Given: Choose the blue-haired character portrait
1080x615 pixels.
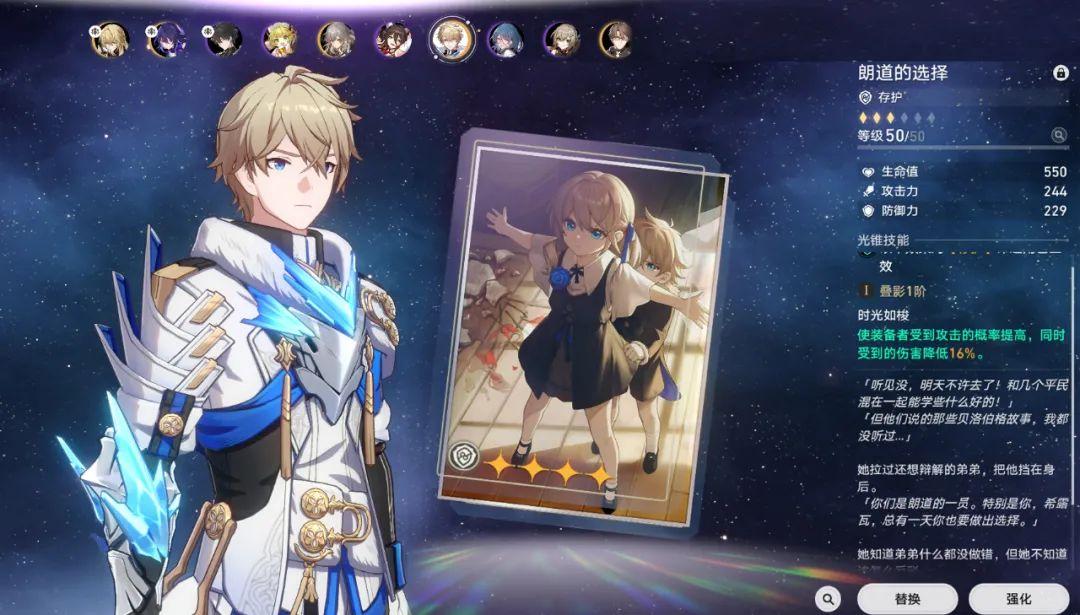Looking at the screenshot, I should click(506, 39).
